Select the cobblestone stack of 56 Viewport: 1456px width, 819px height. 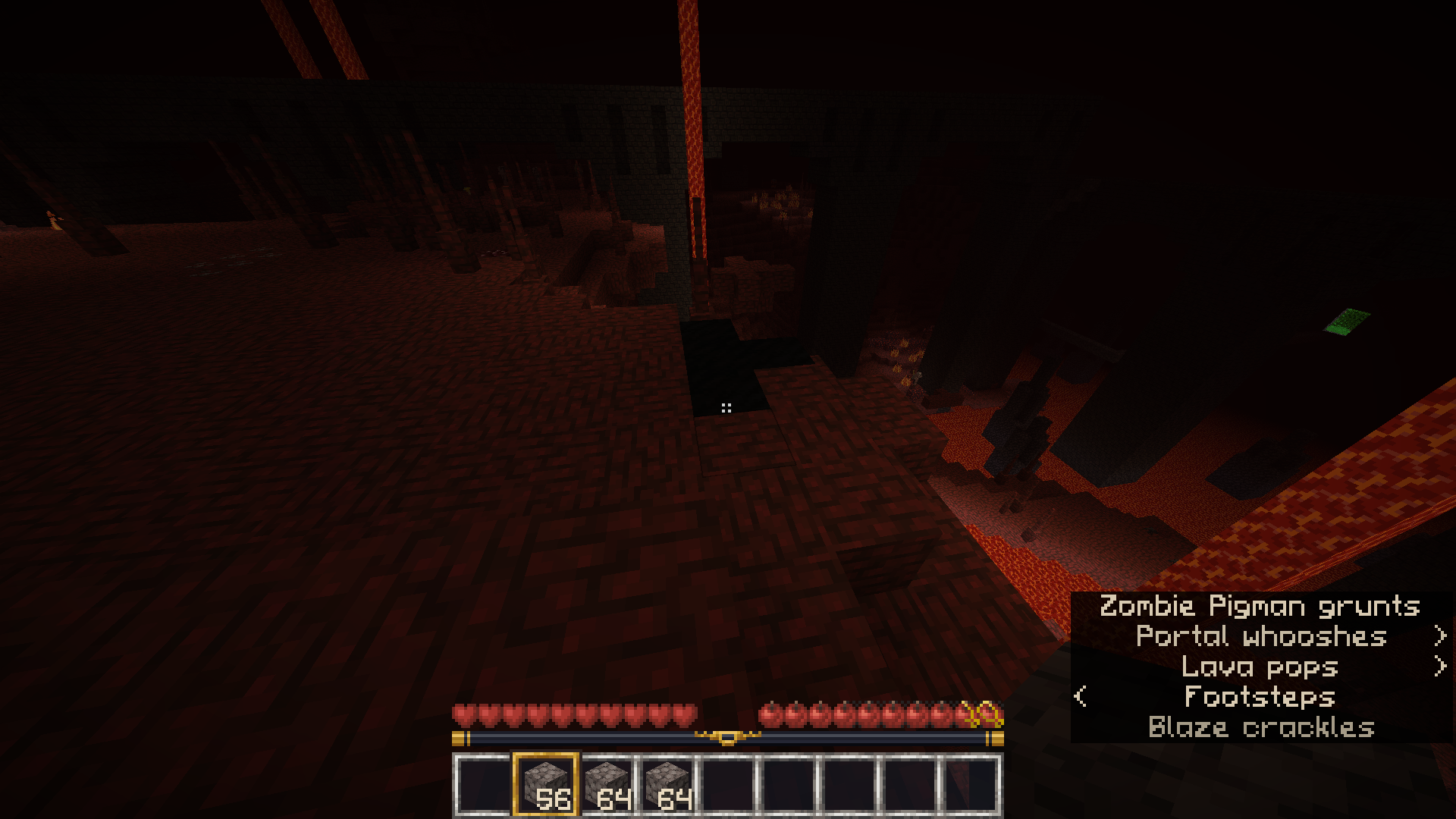pyautogui.click(x=546, y=784)
